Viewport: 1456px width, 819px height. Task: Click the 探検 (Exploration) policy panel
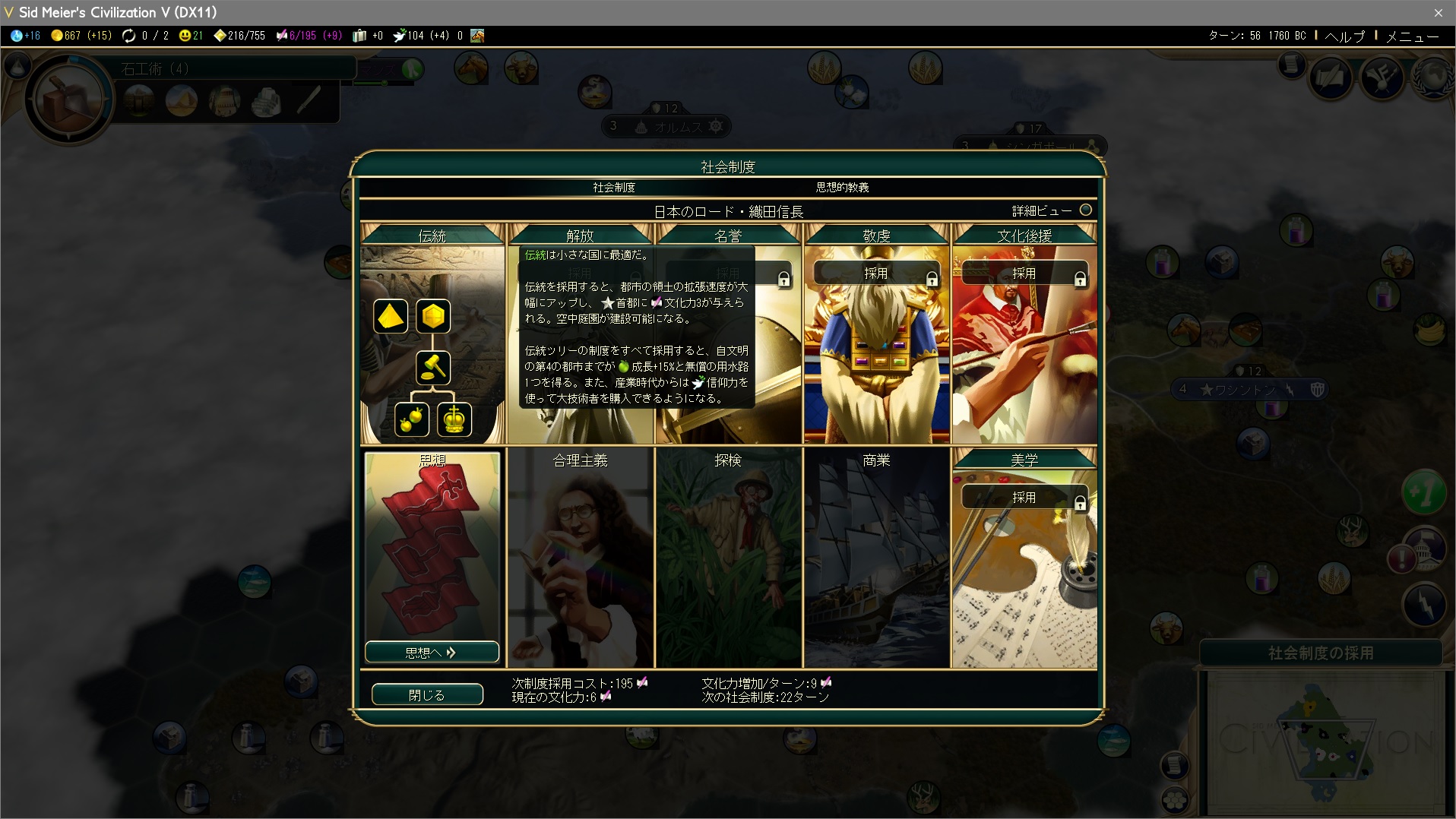(x=728, y=558)
